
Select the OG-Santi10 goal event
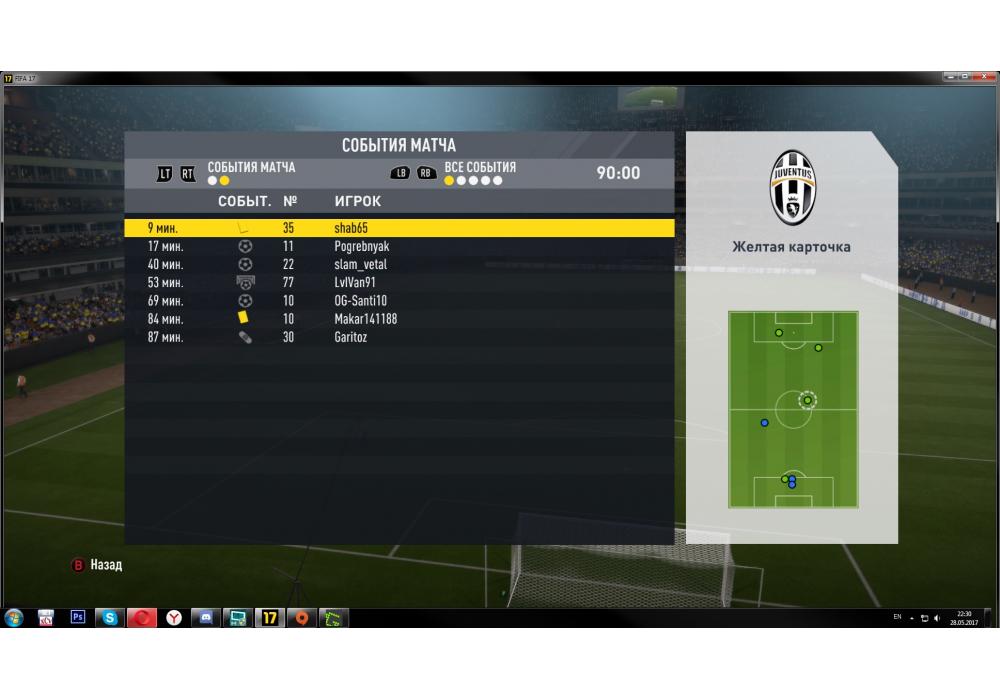pyautogui.click(x=398, y=300)
